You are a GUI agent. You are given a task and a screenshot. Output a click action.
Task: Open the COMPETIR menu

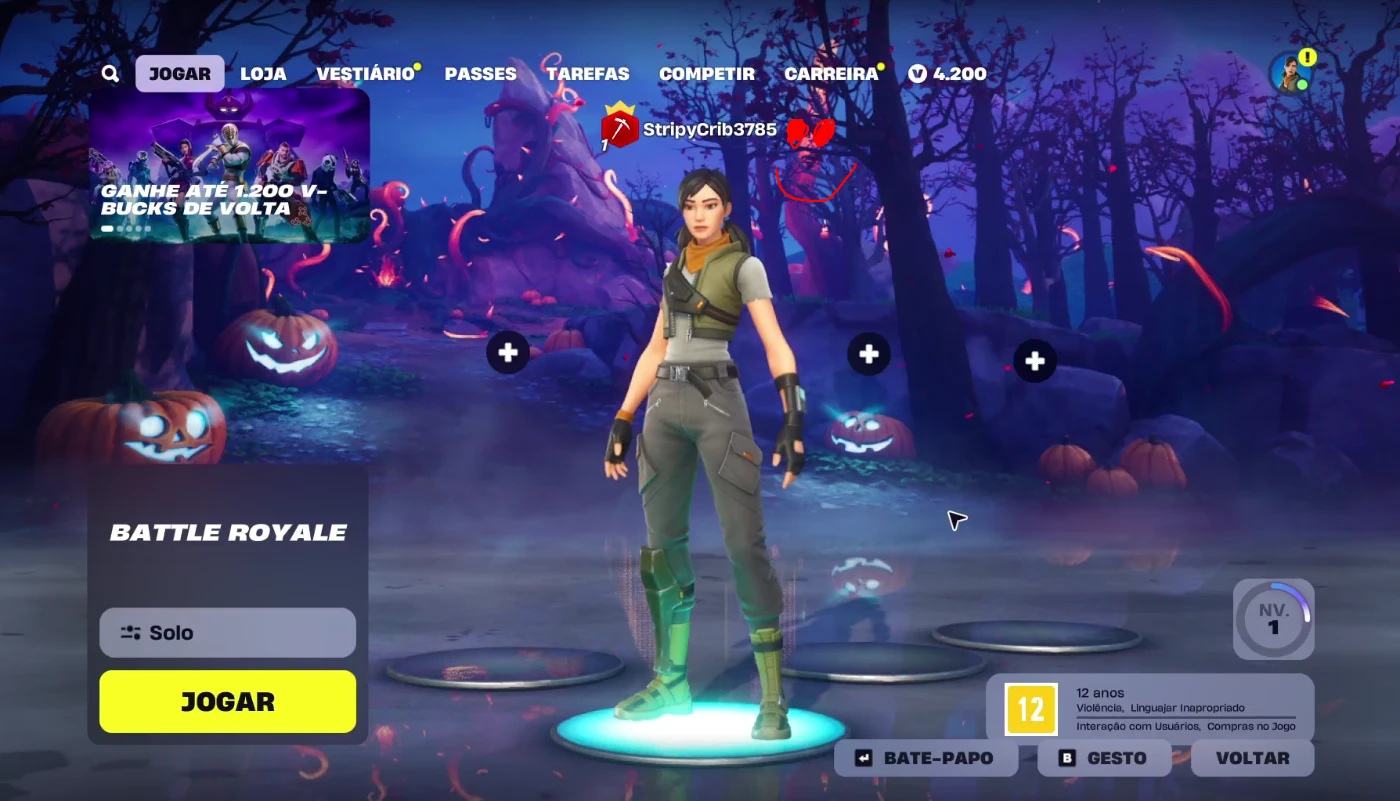point(707,73)
